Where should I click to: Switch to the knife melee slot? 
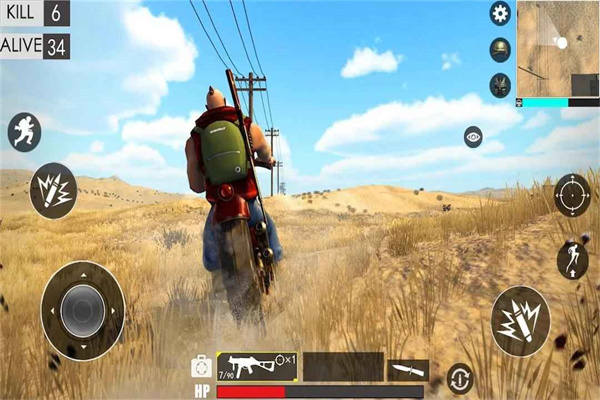pos(408,369)
